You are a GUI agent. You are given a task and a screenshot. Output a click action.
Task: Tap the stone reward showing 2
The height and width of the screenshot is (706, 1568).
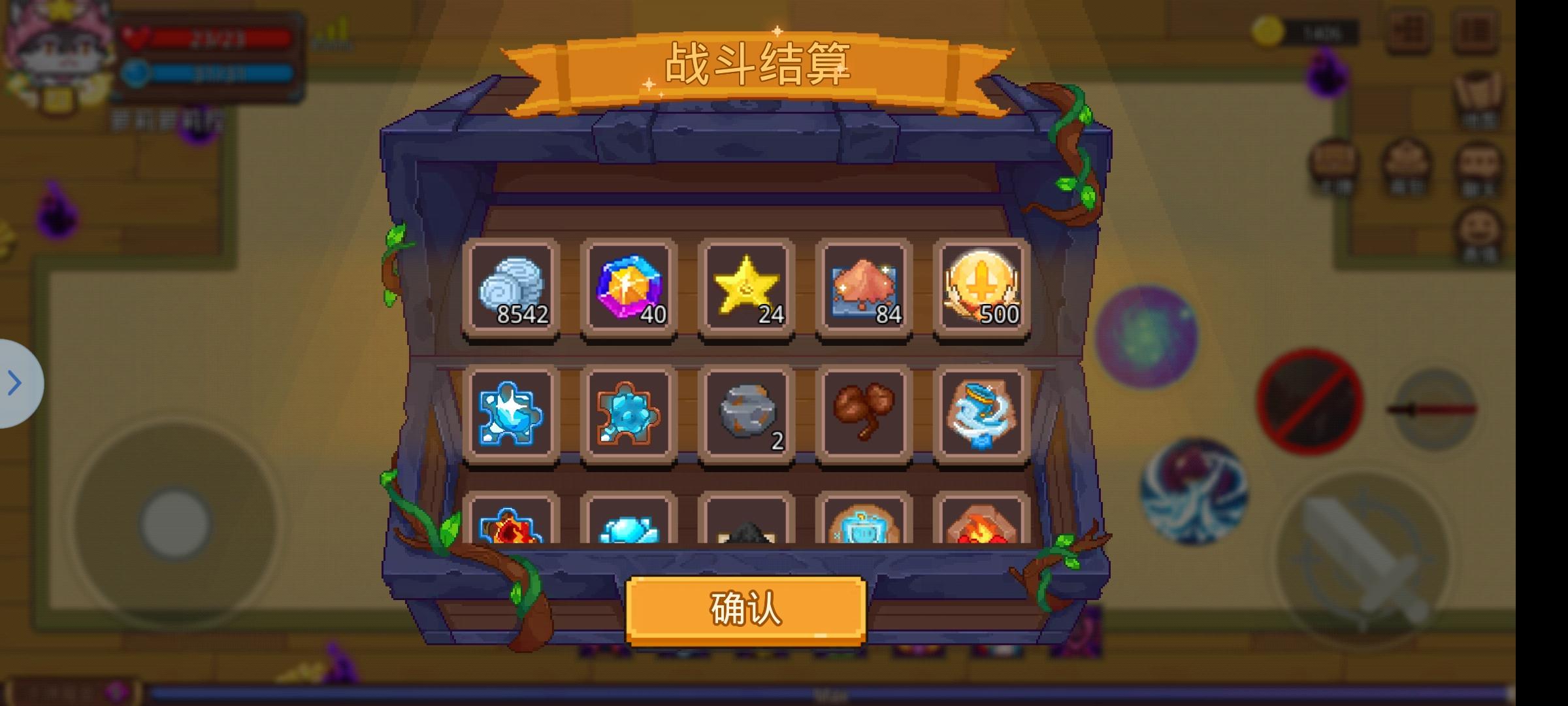(747, 412)
